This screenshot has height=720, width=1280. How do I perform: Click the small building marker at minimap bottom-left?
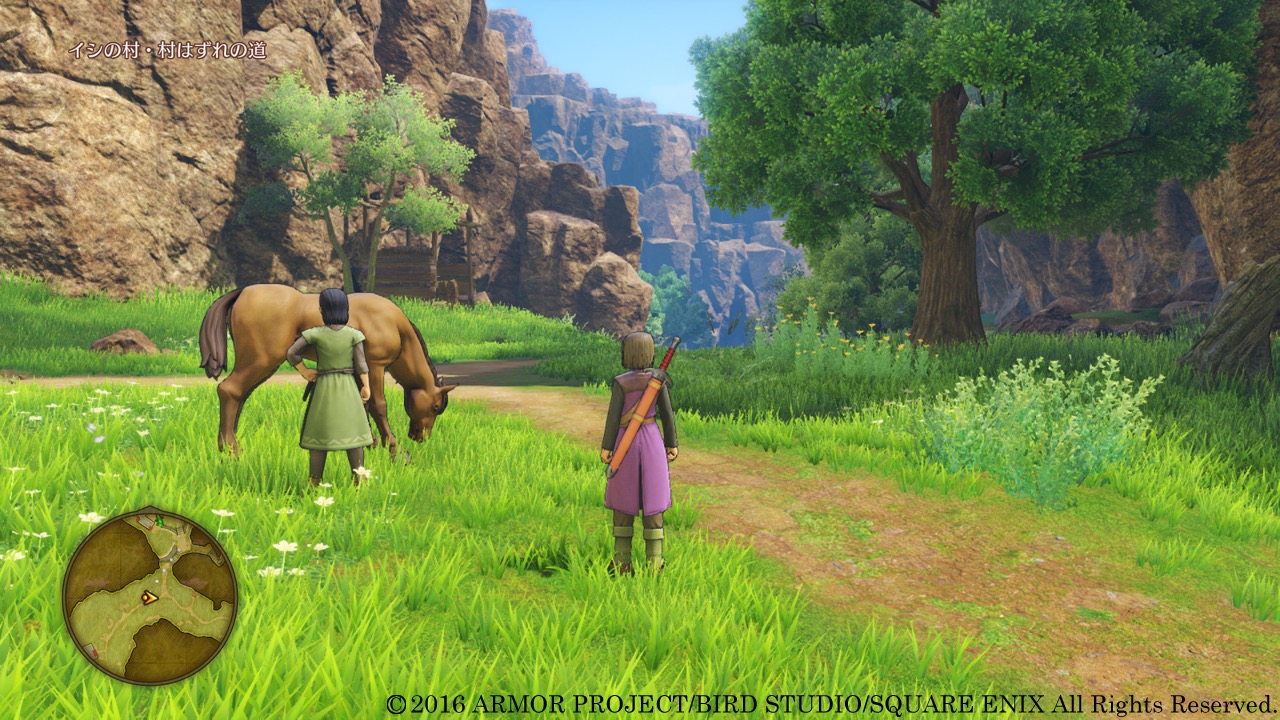tap(90, 650)
